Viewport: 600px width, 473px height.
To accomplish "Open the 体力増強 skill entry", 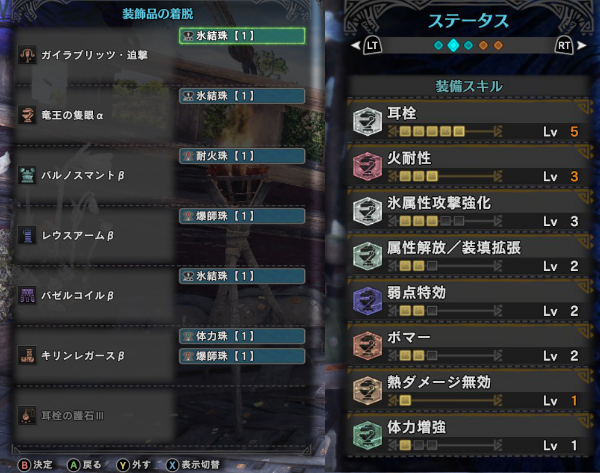I will pos(470,434).
